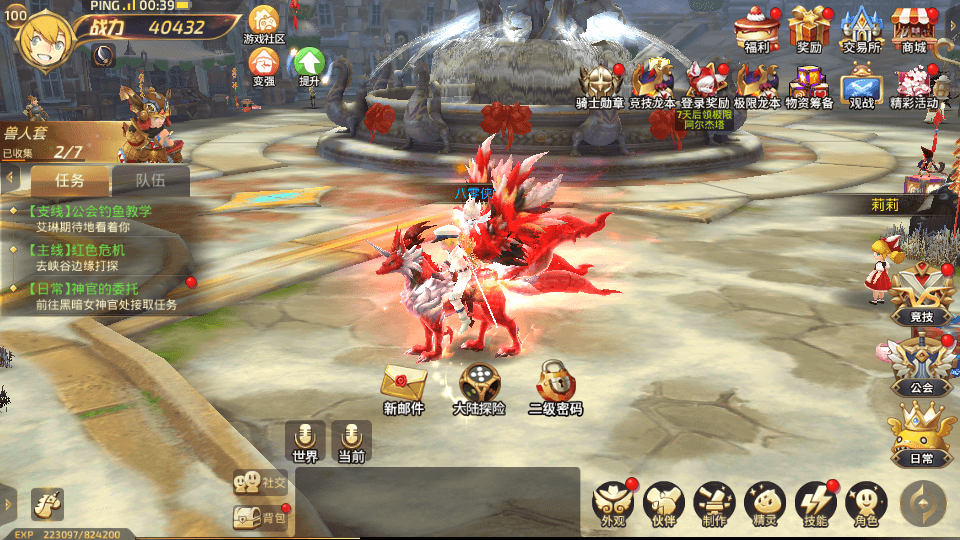960x540 pixels.
Task: Open the 角色 character menu
Action: coord(866,503)
